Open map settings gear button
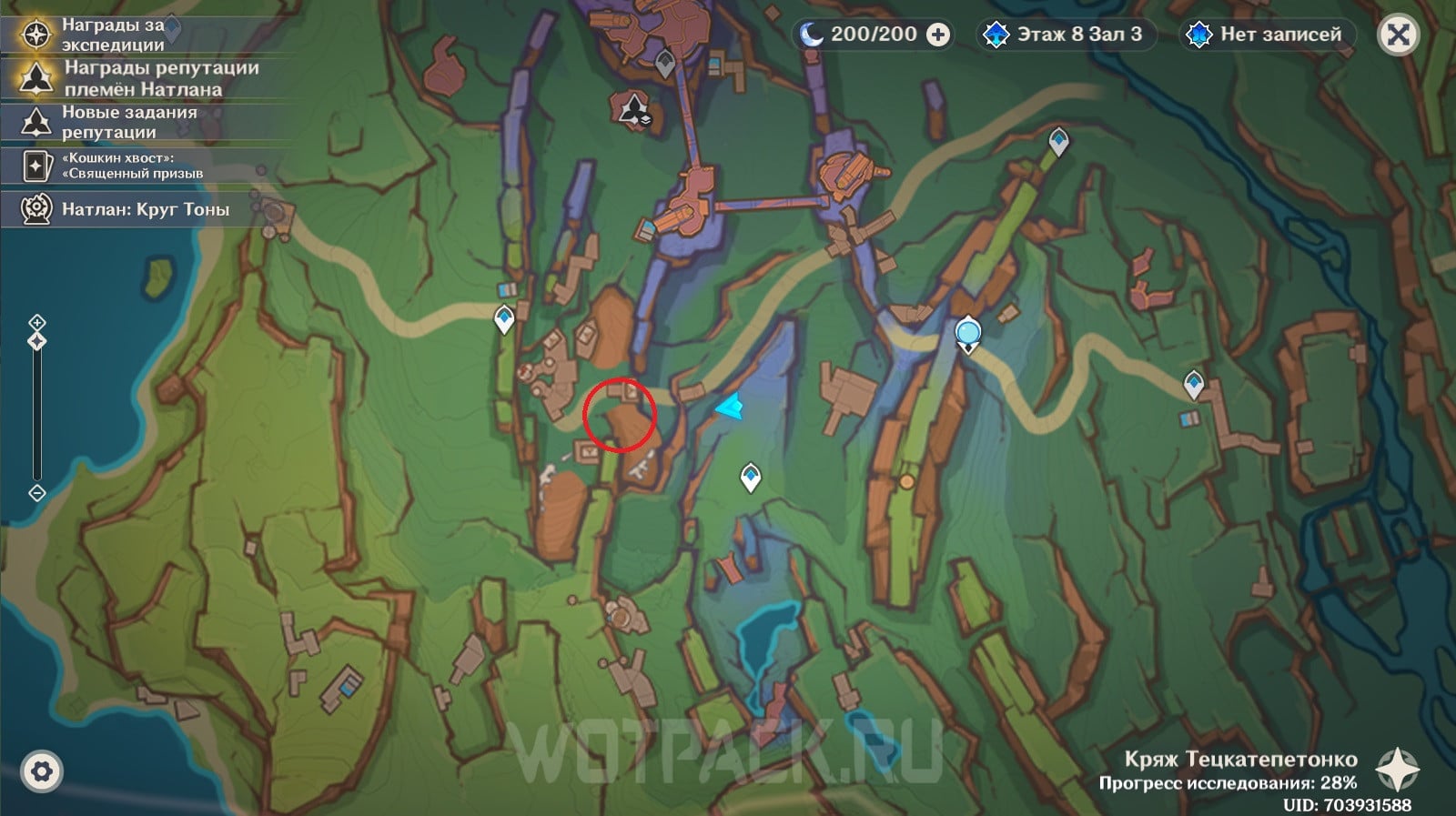Viewport: 1456px width, 816px height. (x=41, y=772)
